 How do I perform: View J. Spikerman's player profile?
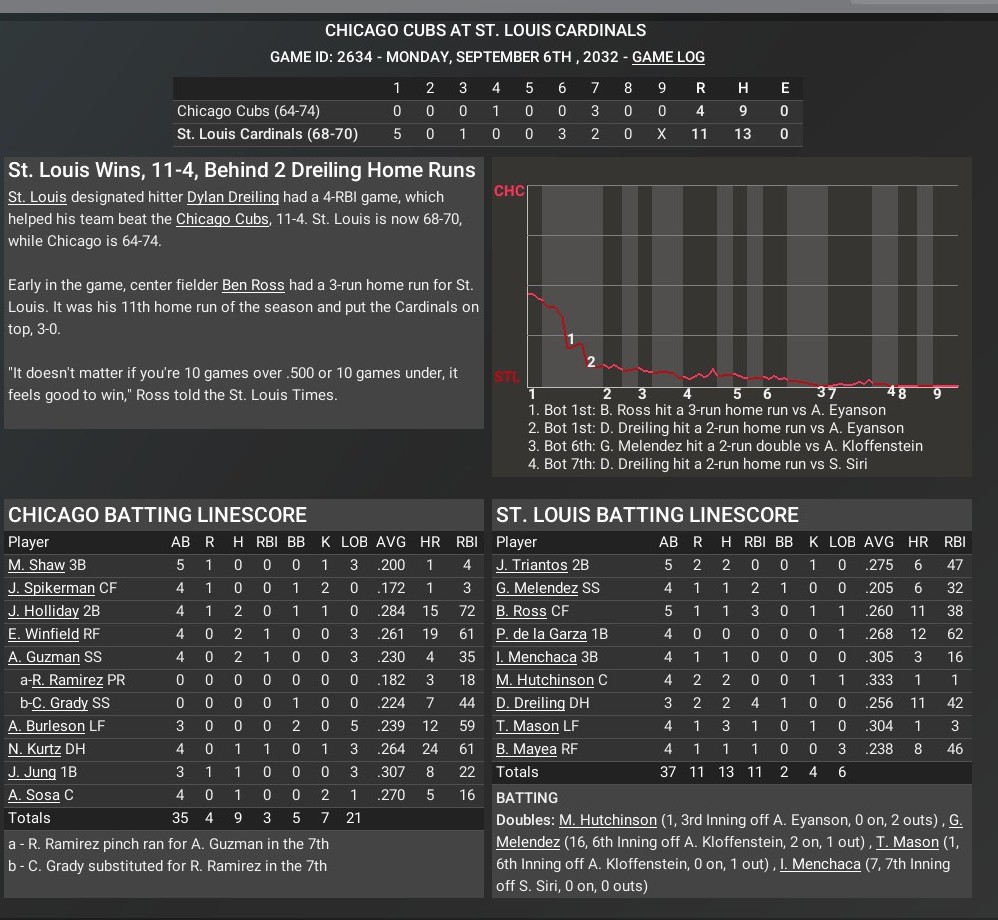51,588
